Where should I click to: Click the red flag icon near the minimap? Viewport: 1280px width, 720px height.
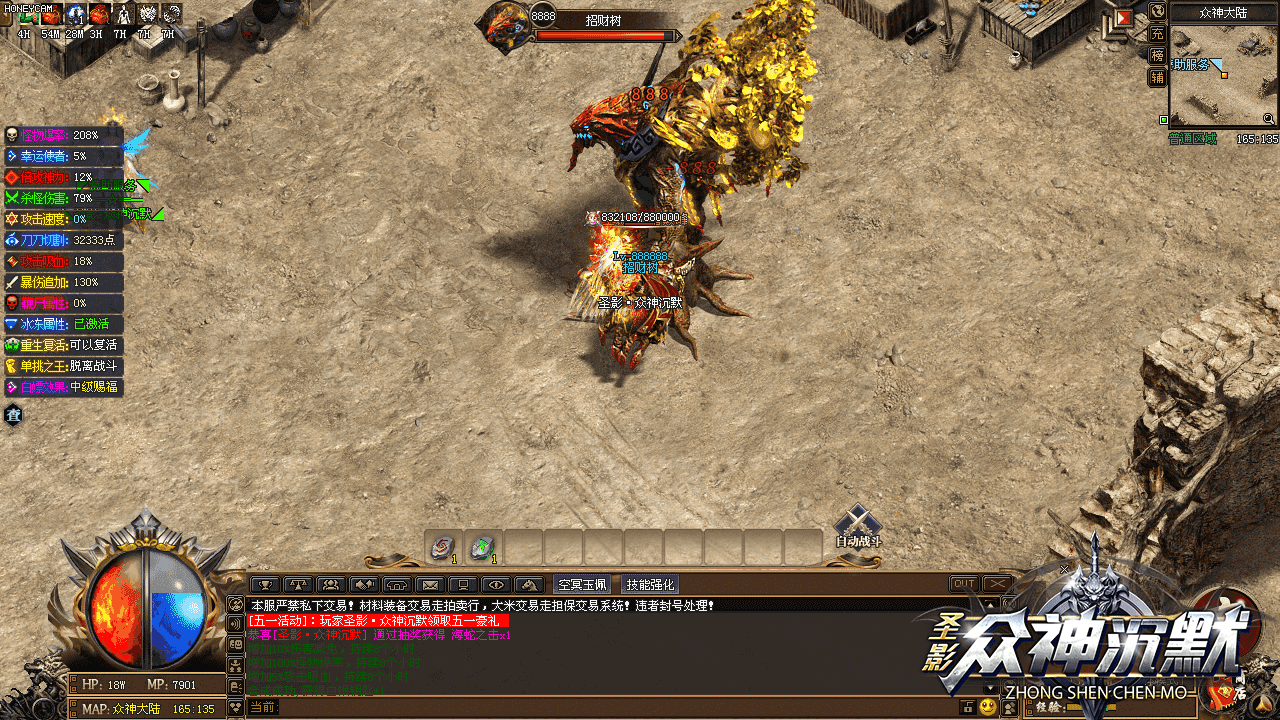tap(1123, 18)
